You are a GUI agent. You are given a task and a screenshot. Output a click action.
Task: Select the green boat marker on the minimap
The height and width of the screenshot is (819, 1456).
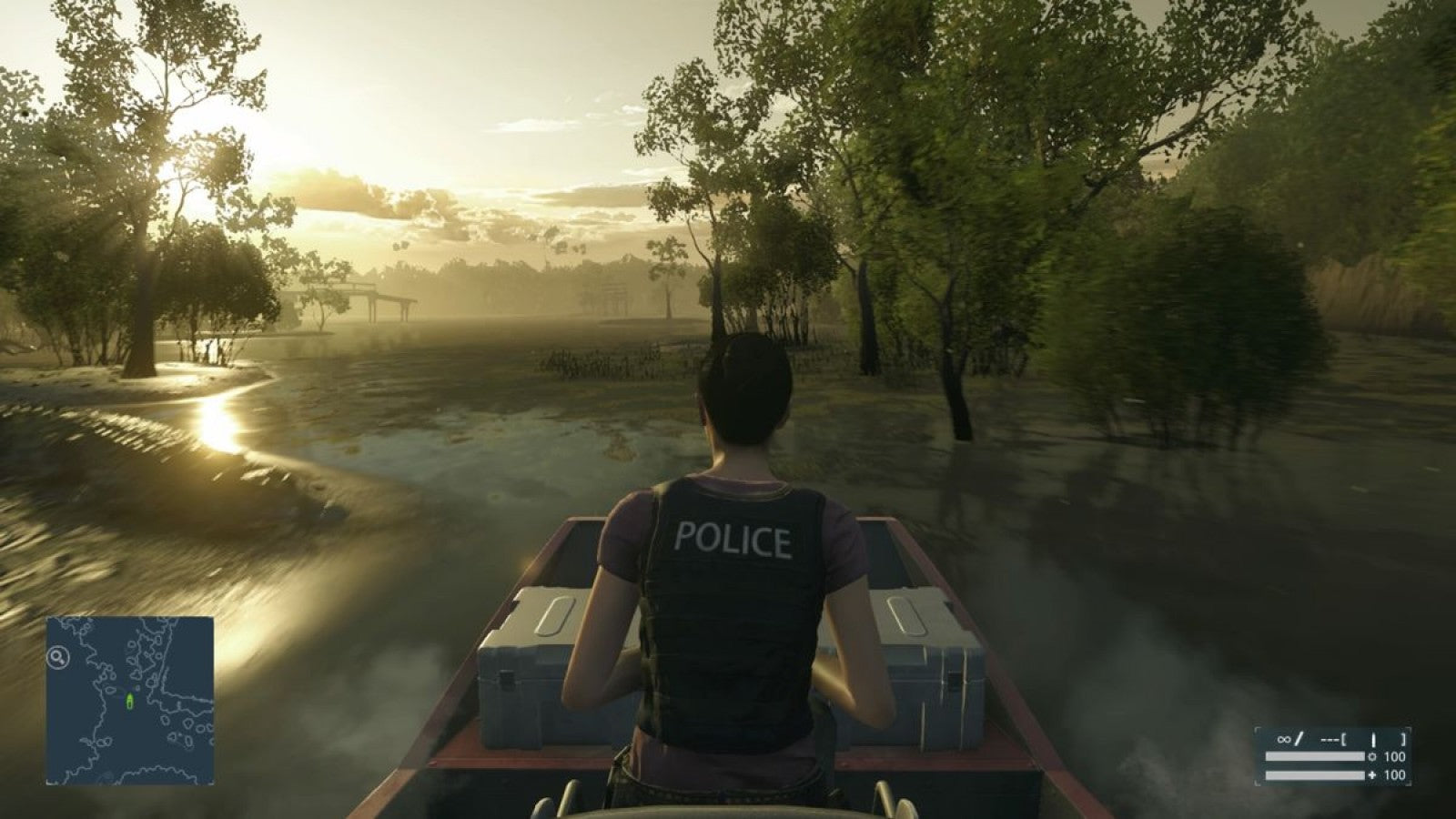[131, 701]
